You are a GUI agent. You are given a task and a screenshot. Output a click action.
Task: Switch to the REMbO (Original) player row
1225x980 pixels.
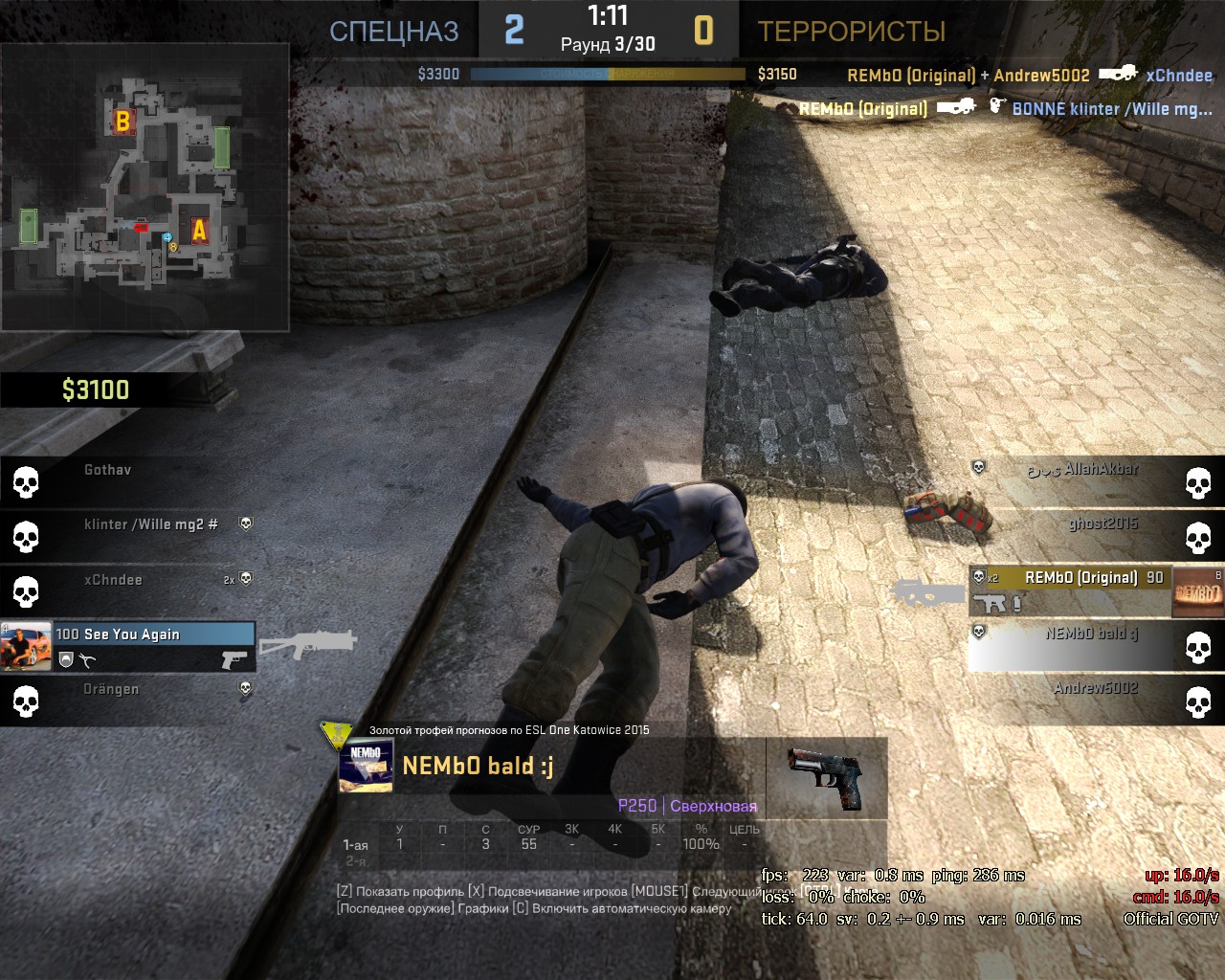(x=1072, y=590)
